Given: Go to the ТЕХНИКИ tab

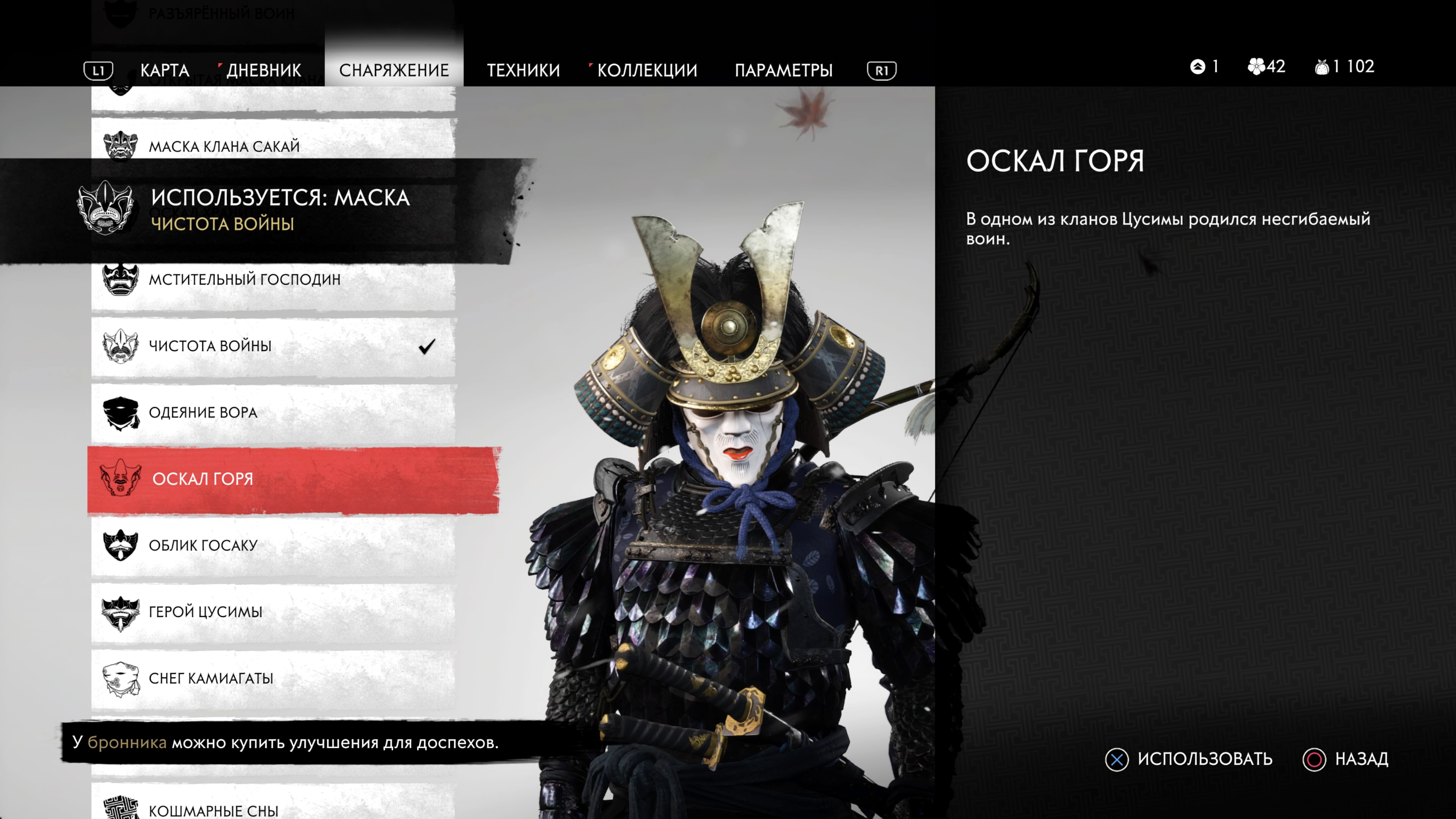Looking at the screenshot, I should [x=523, y=70].
